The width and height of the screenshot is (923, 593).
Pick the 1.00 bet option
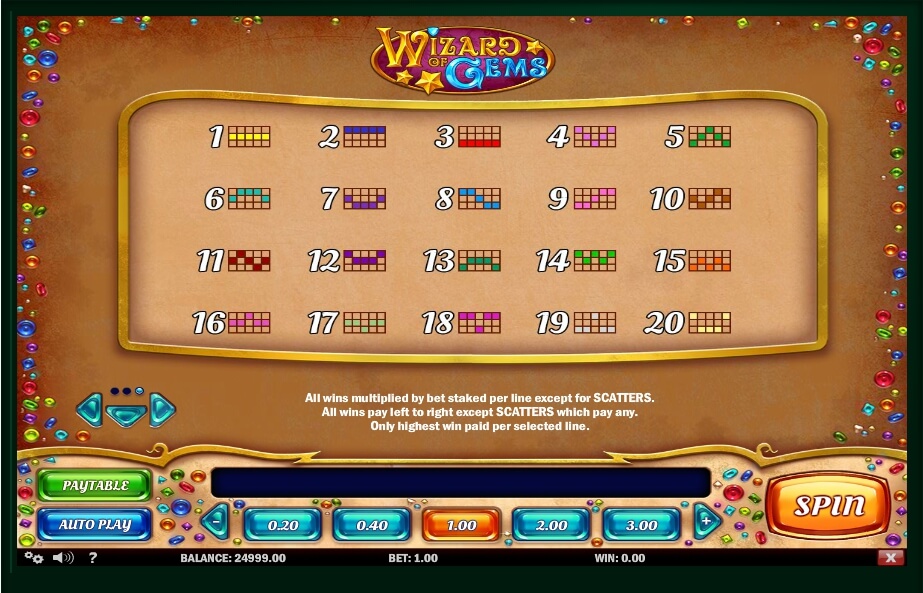(461, 525)
